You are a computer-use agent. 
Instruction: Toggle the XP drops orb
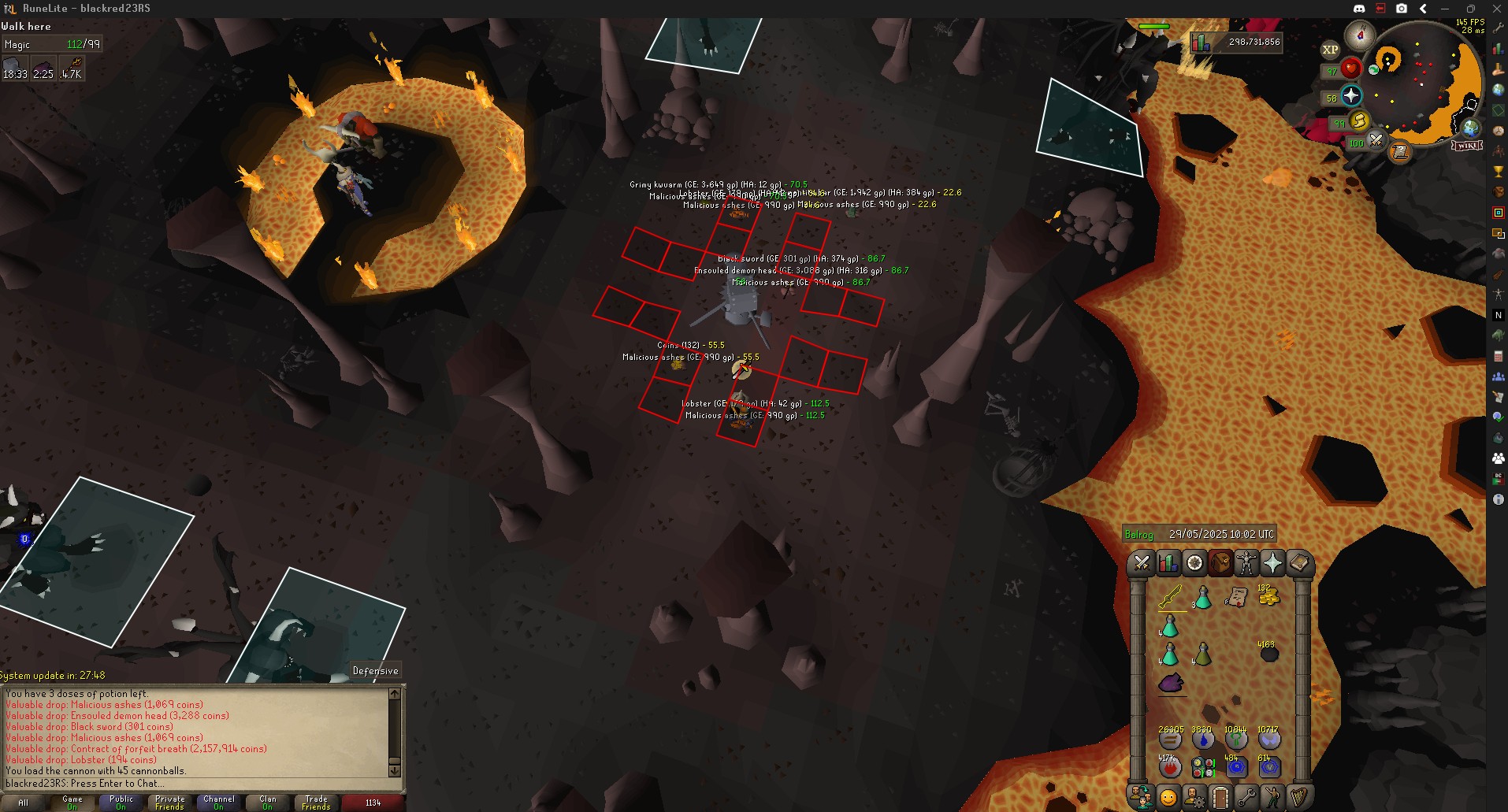tap(1330, 50)
